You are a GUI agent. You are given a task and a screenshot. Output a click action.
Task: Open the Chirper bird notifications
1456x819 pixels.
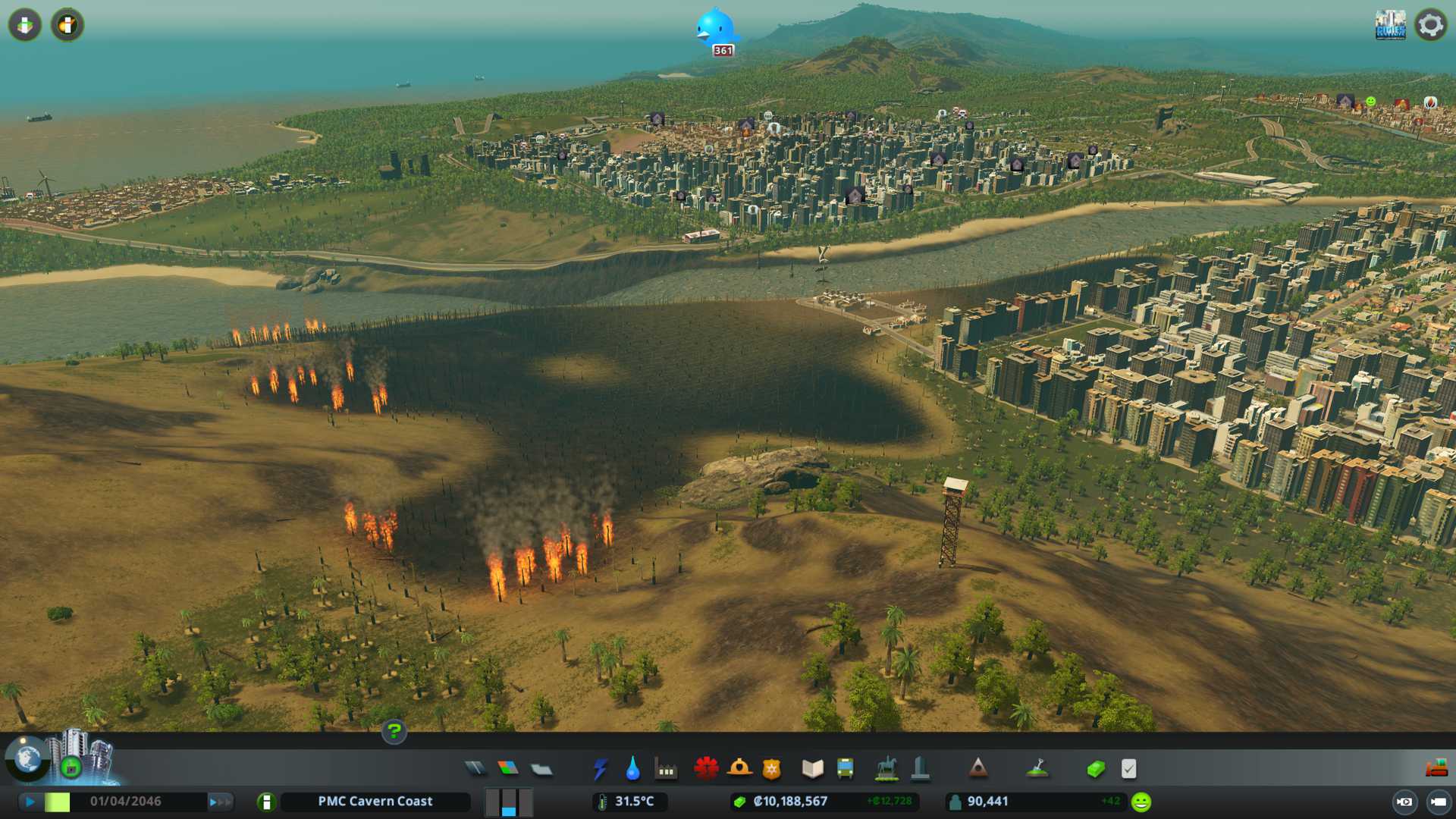714,27
